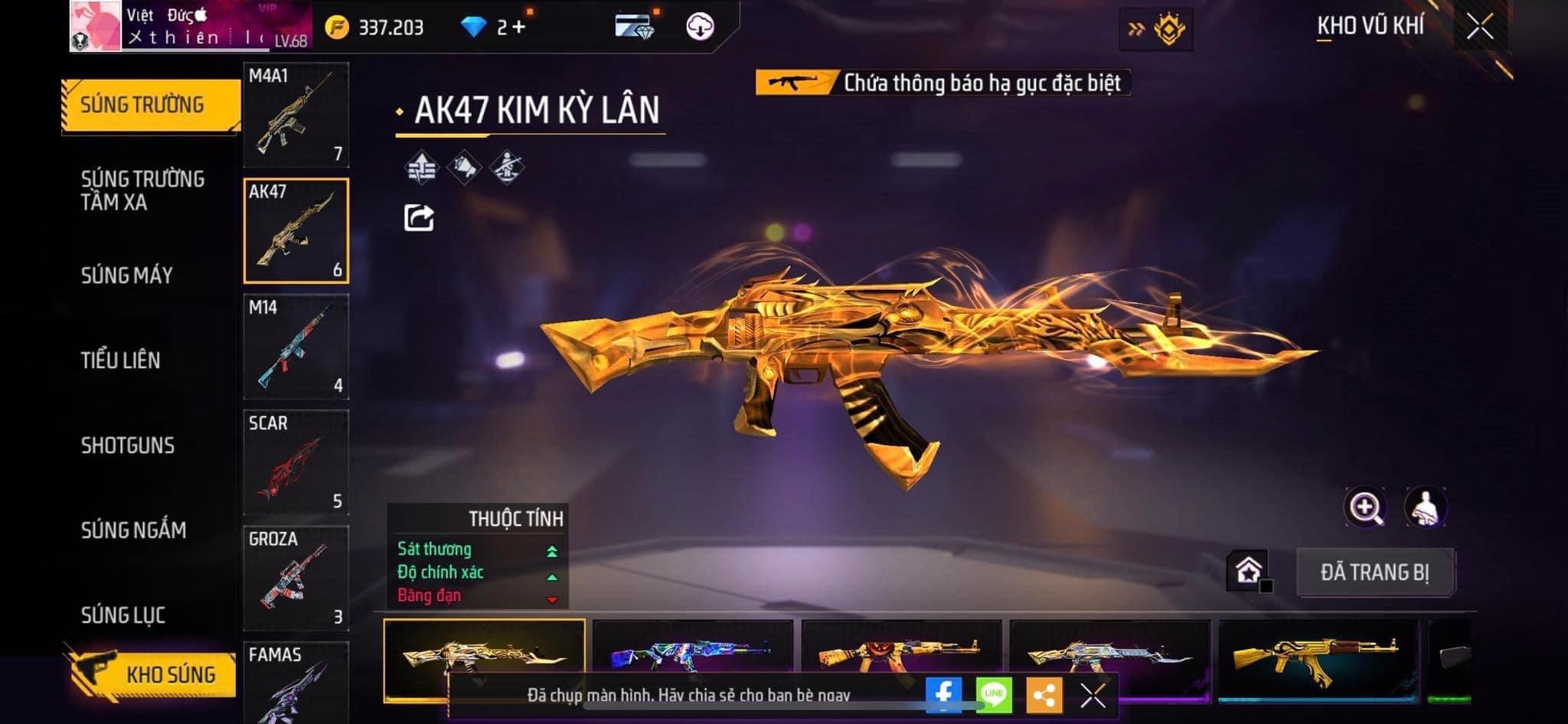Screen dimensions: 1568x724
Task: Open the Súng Lục category
Action: pos(123,615)
